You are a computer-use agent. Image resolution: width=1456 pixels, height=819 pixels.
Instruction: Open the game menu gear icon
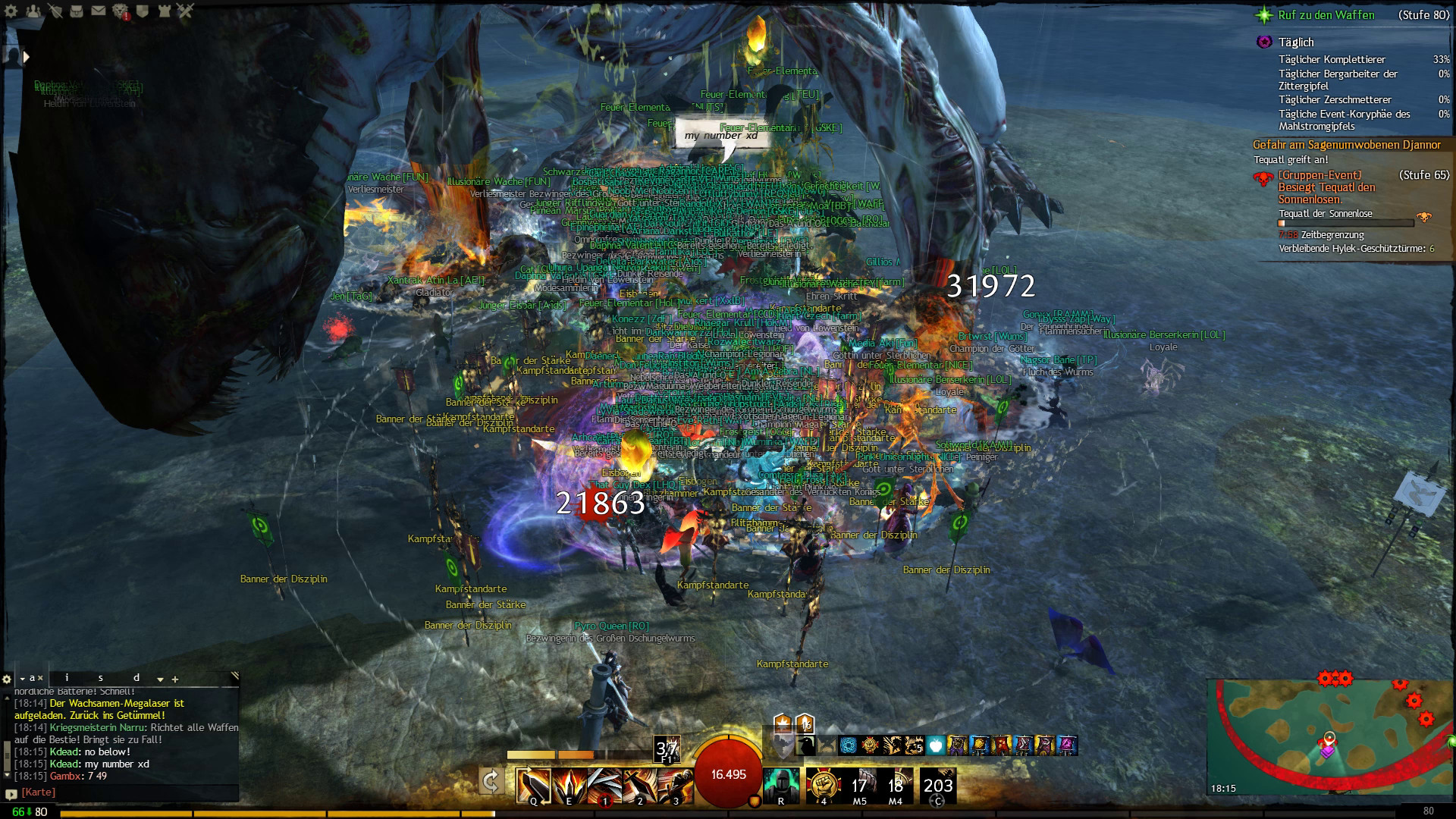[x=11, y=11]
